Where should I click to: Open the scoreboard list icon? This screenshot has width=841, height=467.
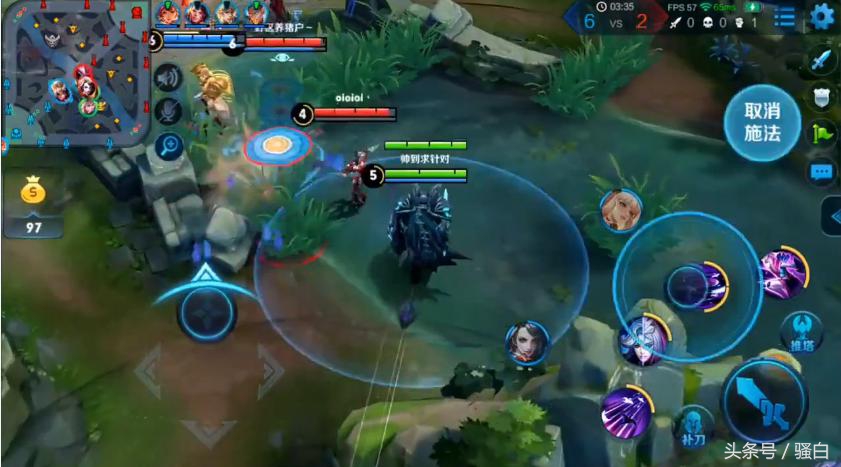tap(786, 17)
